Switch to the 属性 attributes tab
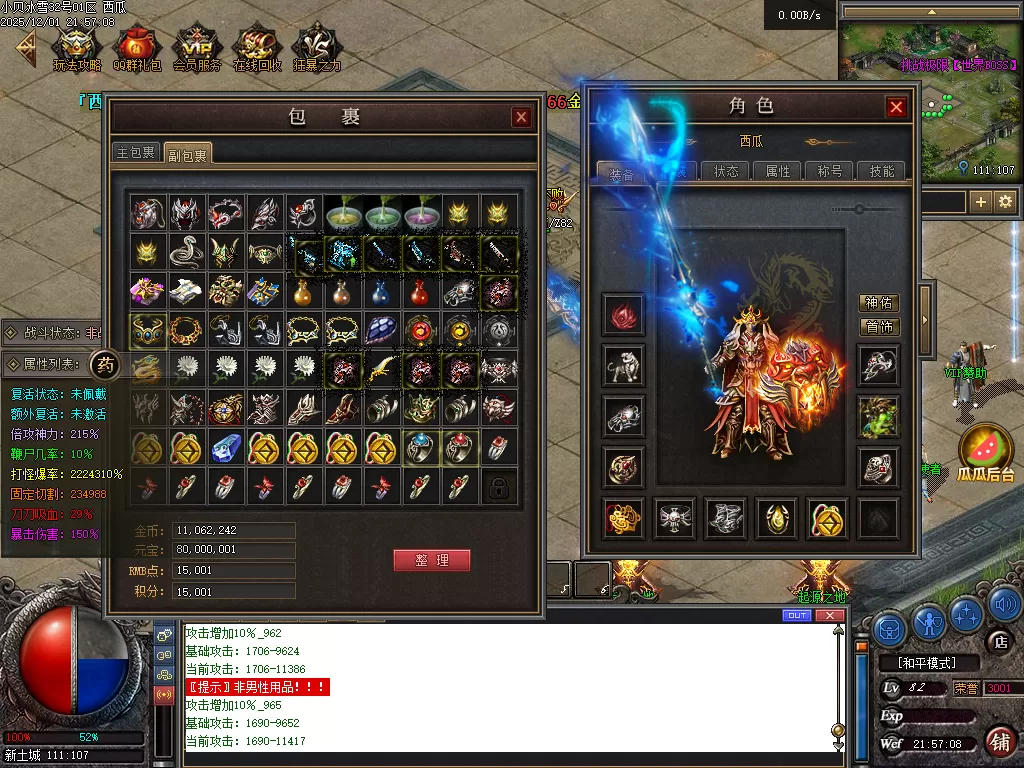1024x768 pixels. [x=778, y=171]
